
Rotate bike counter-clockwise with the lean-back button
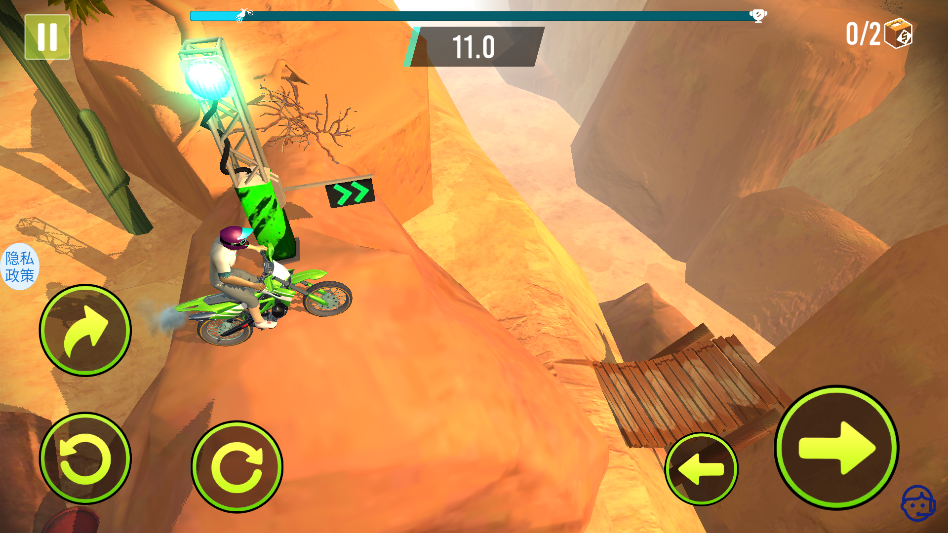click(85, 459)
